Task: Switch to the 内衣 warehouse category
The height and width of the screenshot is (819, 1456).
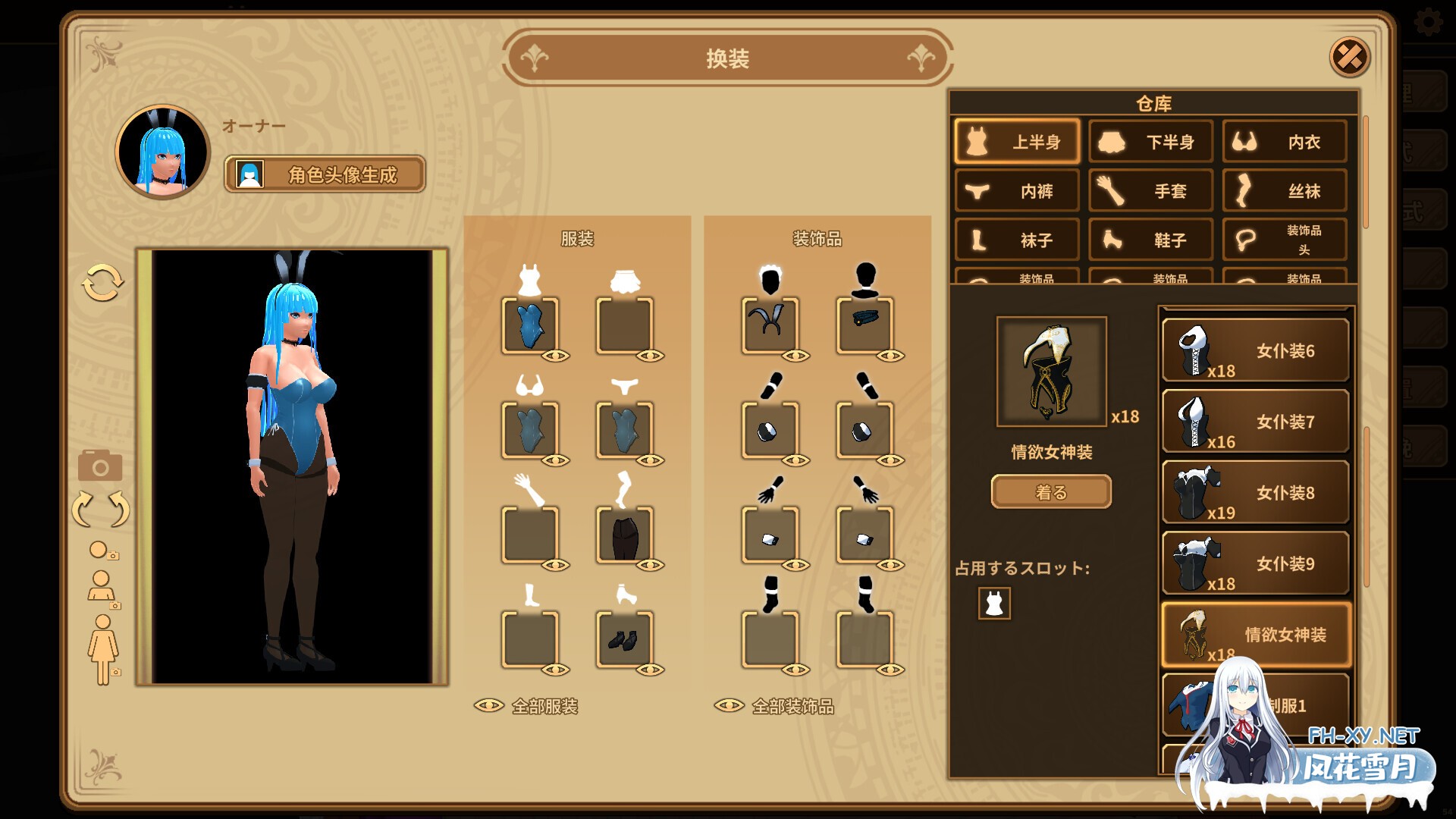Action: 1283,142
